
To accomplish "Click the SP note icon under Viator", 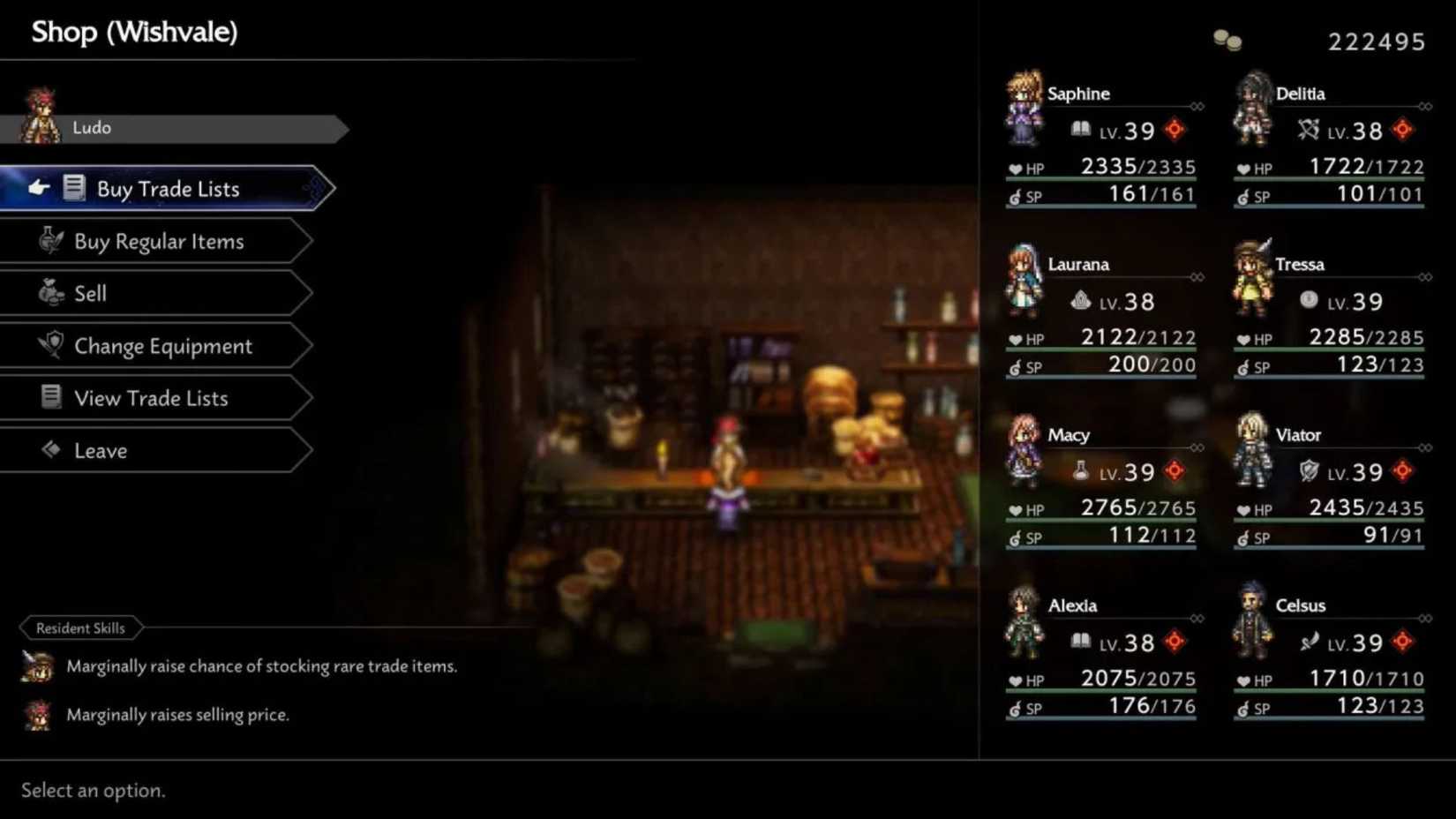I will [x=1245, y=537].
